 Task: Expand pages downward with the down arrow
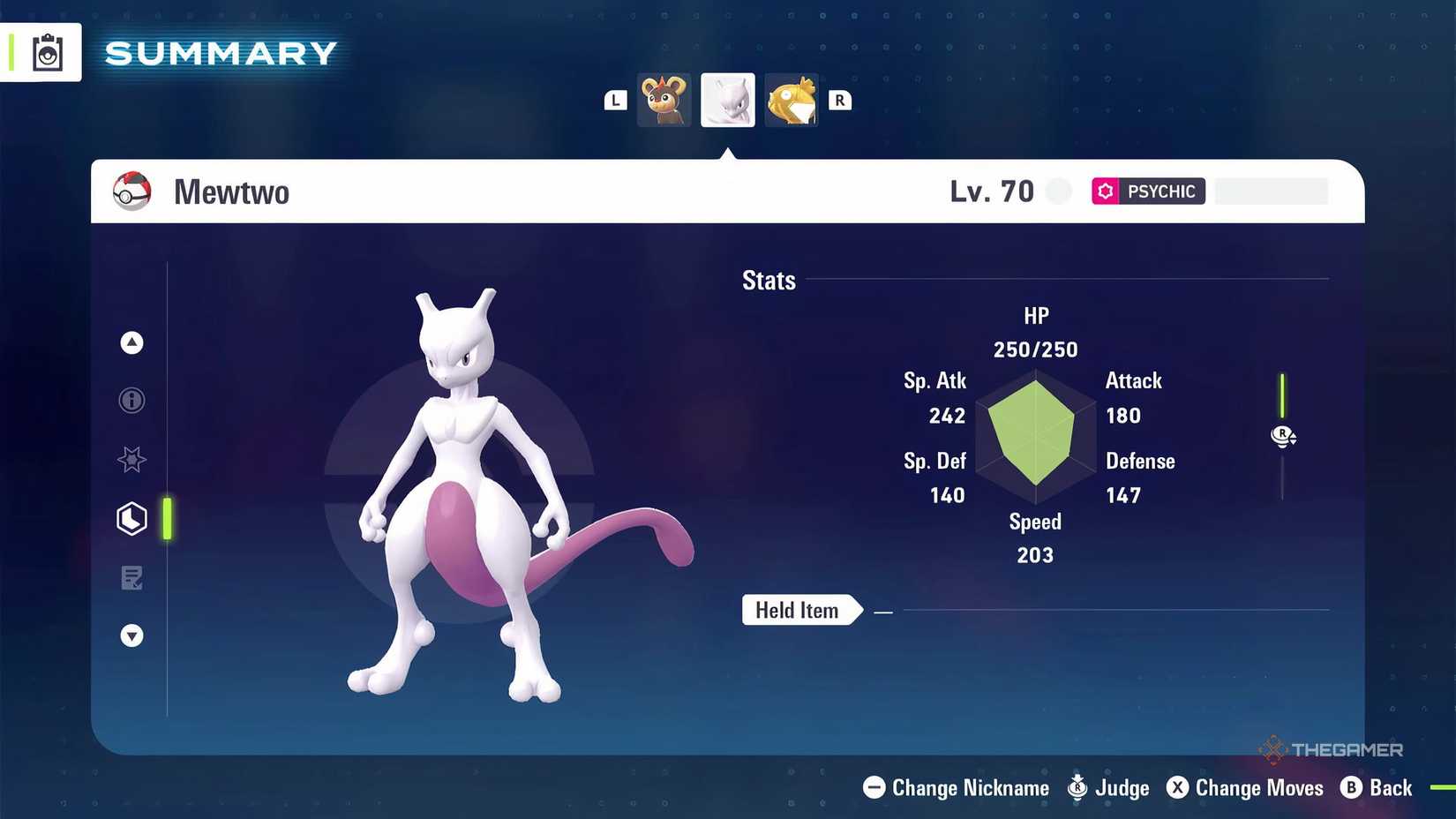tap(131, 635)
